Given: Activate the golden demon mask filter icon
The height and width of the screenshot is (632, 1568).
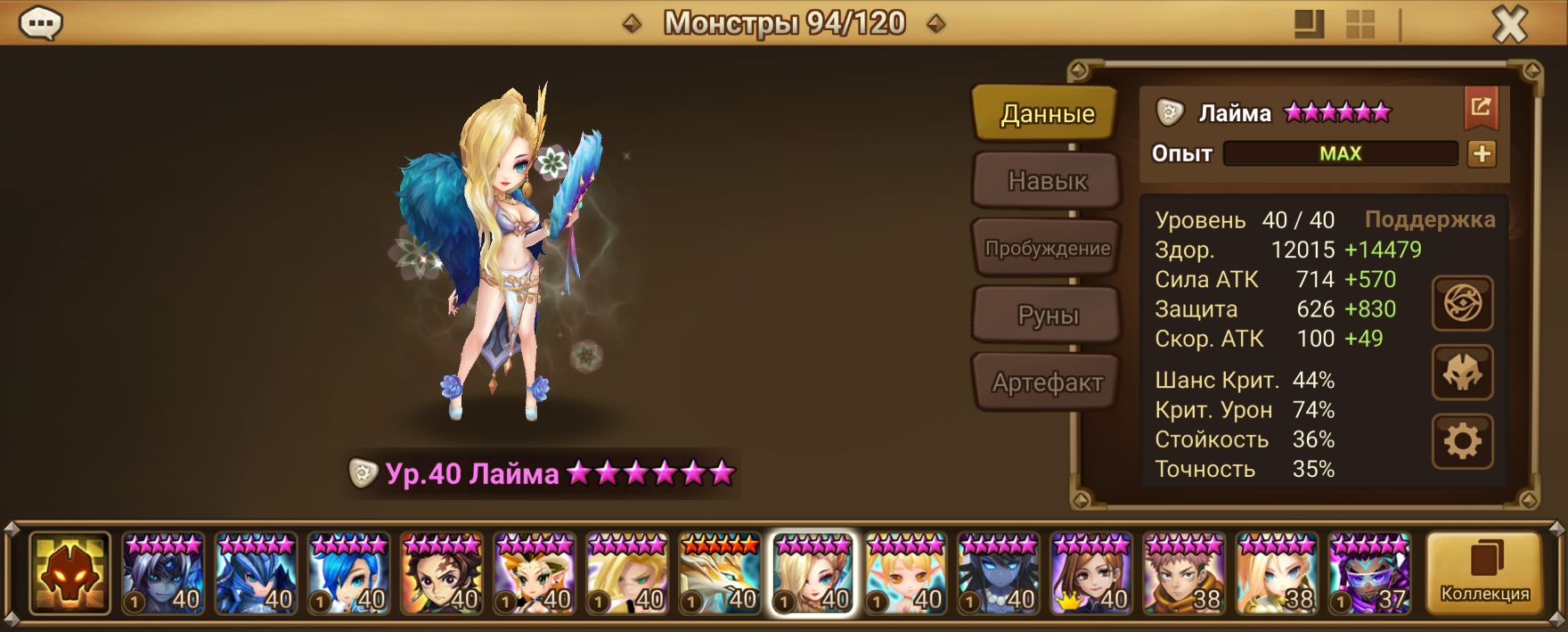Looking at the screenshot, I should tap(69, 573).
